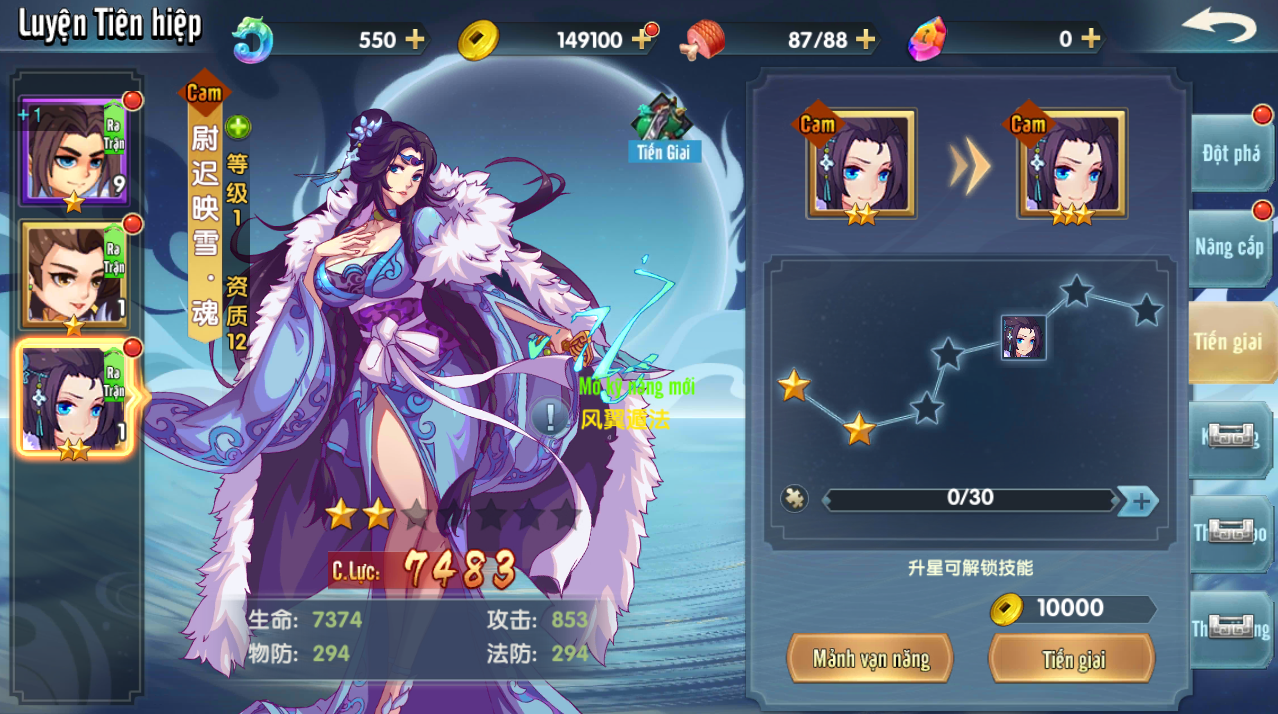Add rainbow gems with plus button

tap(1090, 40)
